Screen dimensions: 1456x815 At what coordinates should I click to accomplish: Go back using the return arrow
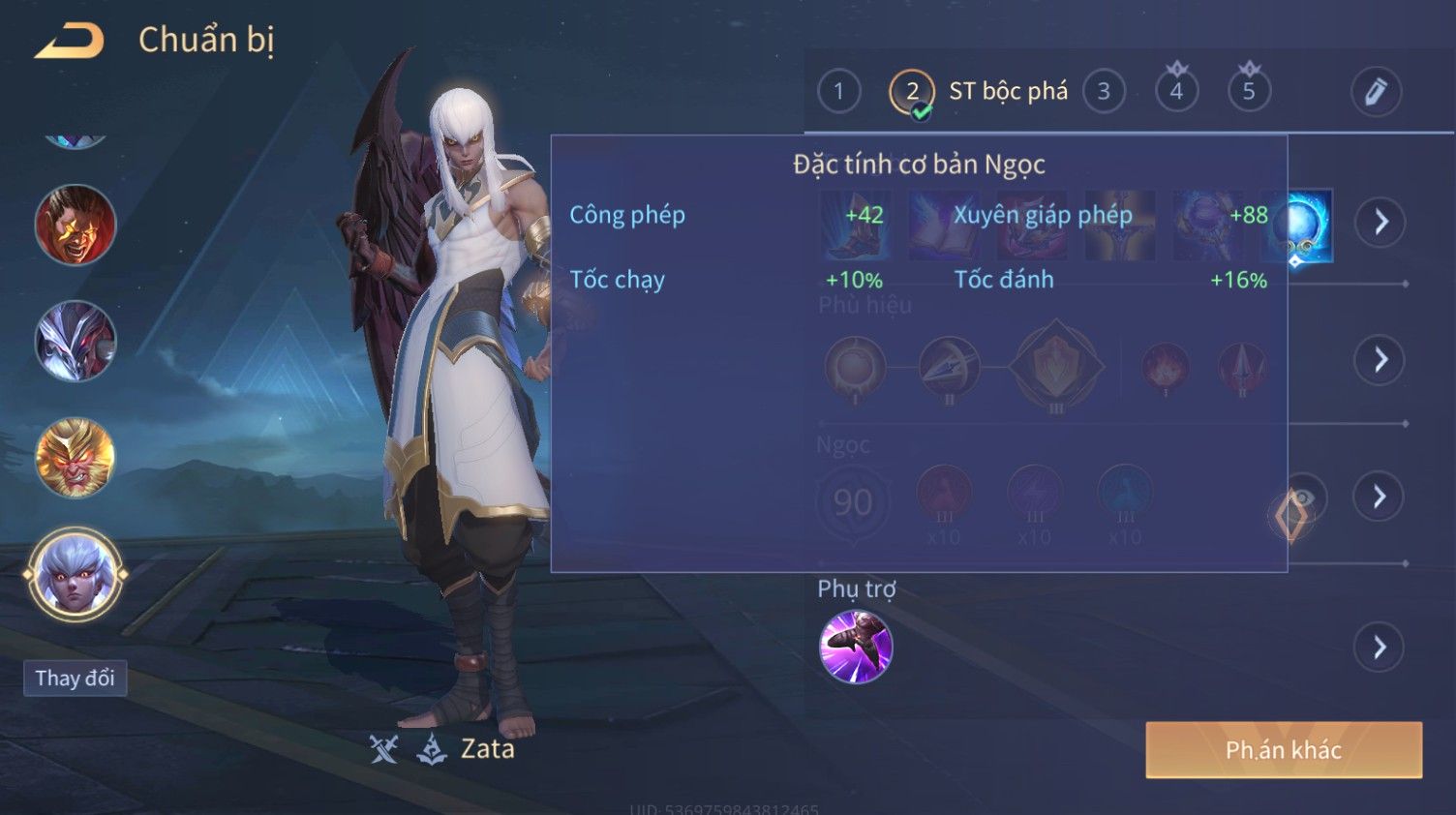click(70, 42)
